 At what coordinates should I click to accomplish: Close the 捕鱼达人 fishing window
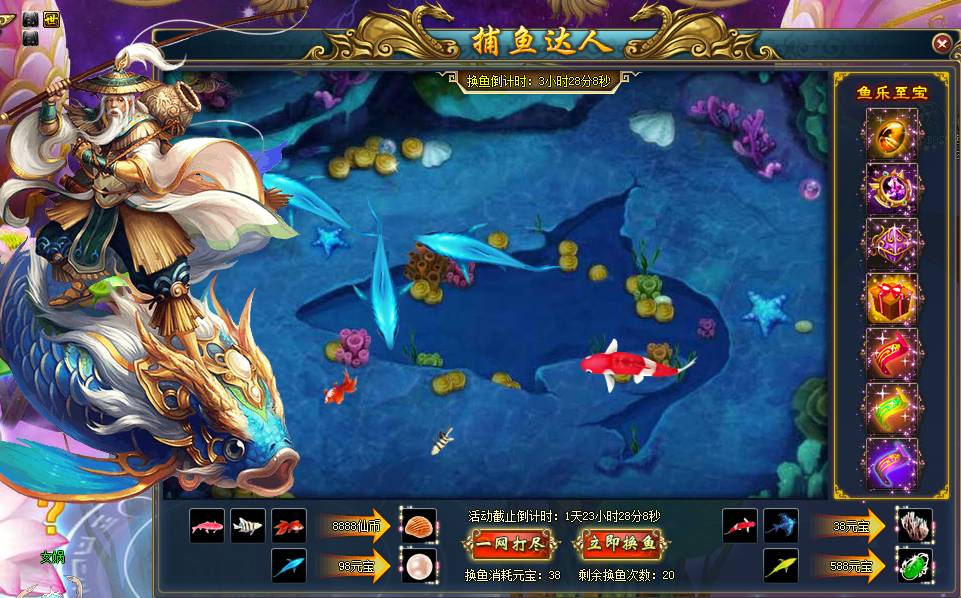pos(941,43)
